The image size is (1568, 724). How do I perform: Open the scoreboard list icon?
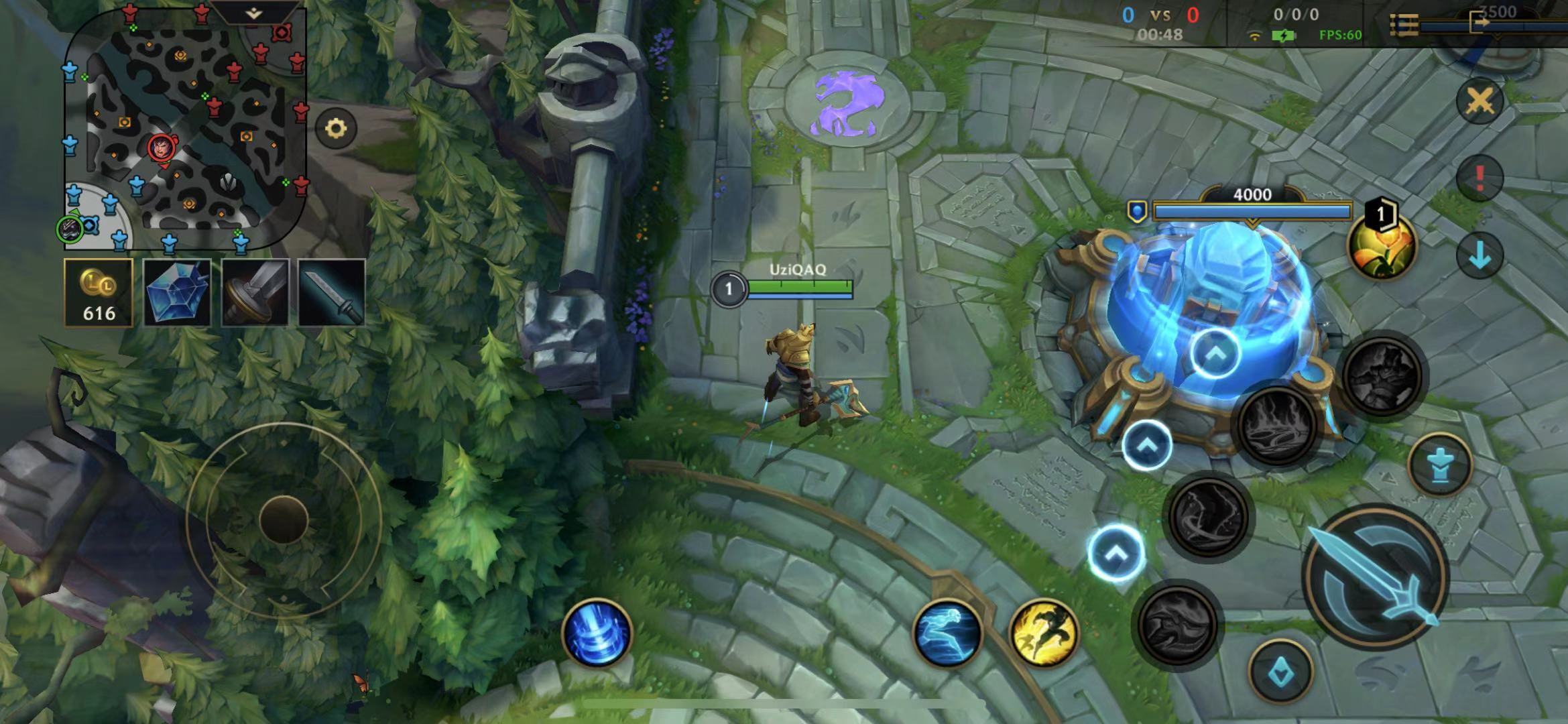click(x=1404, y=25)
